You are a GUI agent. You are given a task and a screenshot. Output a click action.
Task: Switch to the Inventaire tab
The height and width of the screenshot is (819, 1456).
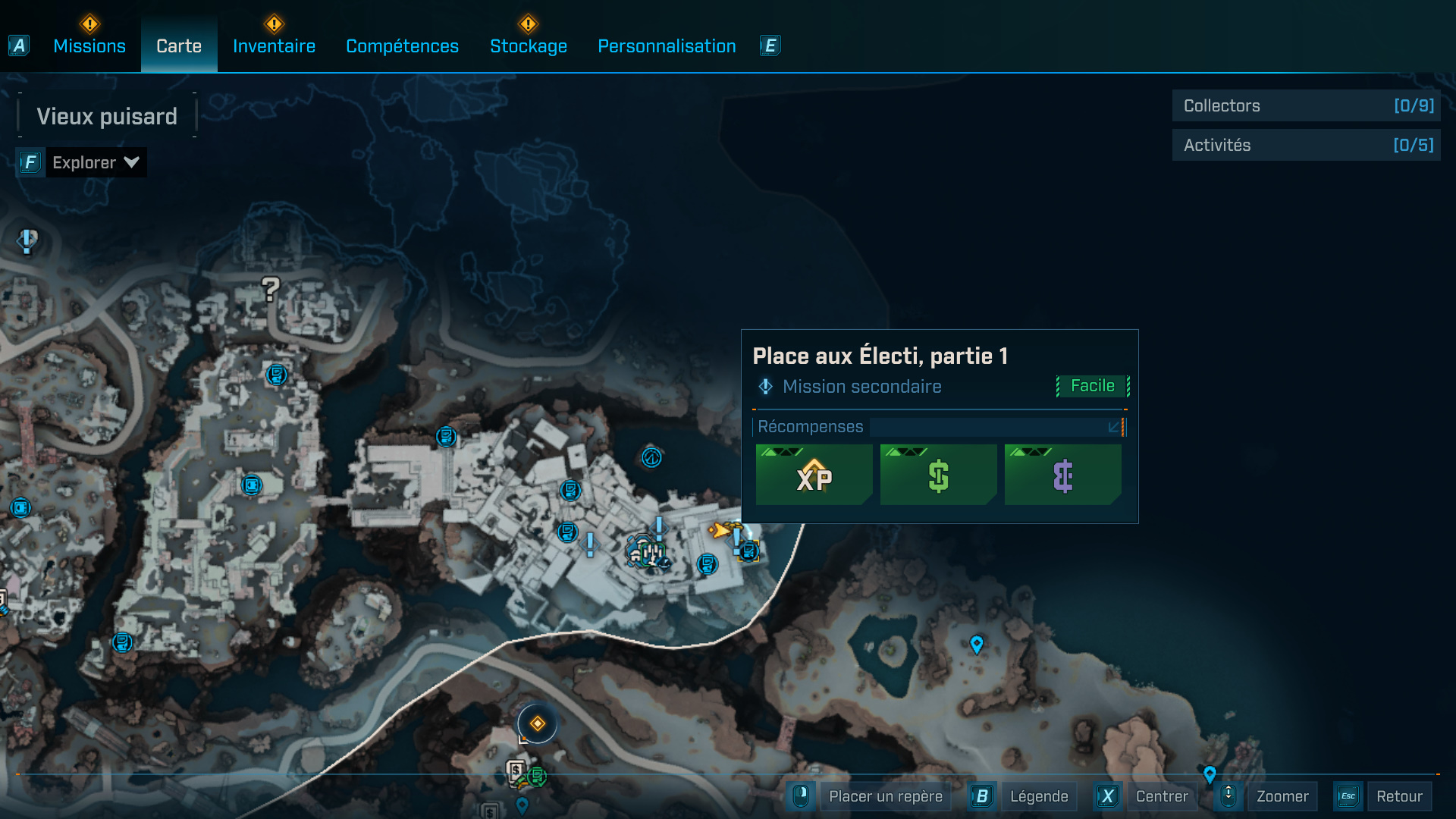[x=275, y=46]
